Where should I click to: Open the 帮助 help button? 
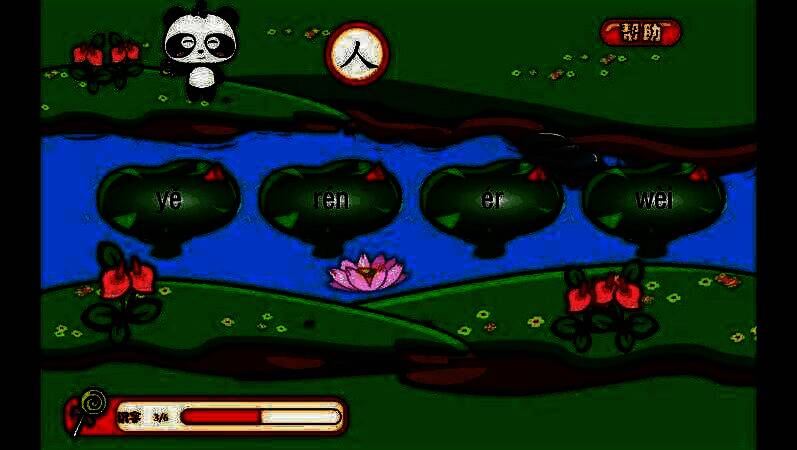tap(641, 32)
